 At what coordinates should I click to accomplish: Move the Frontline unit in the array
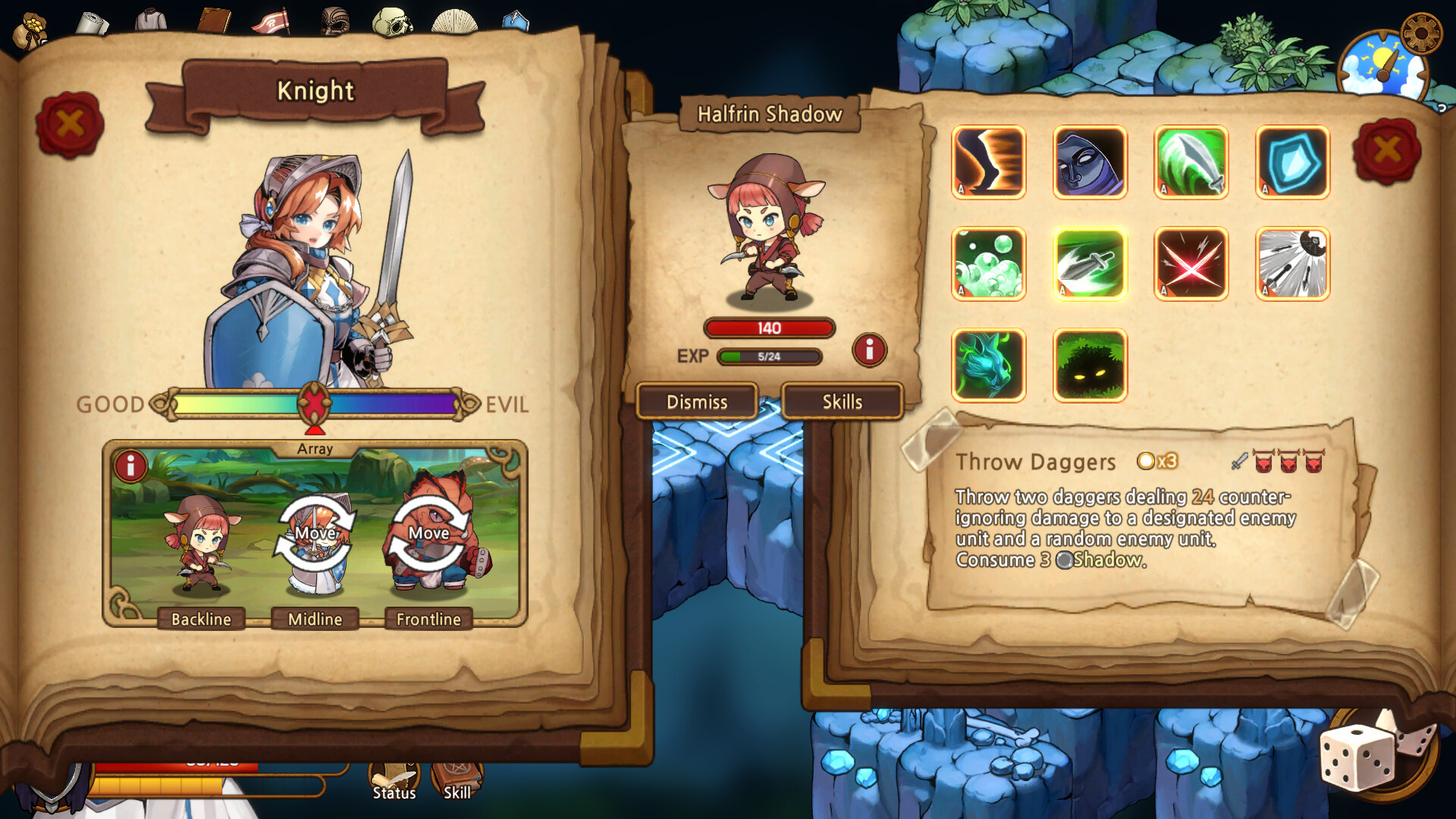click(x=428, y=533)
